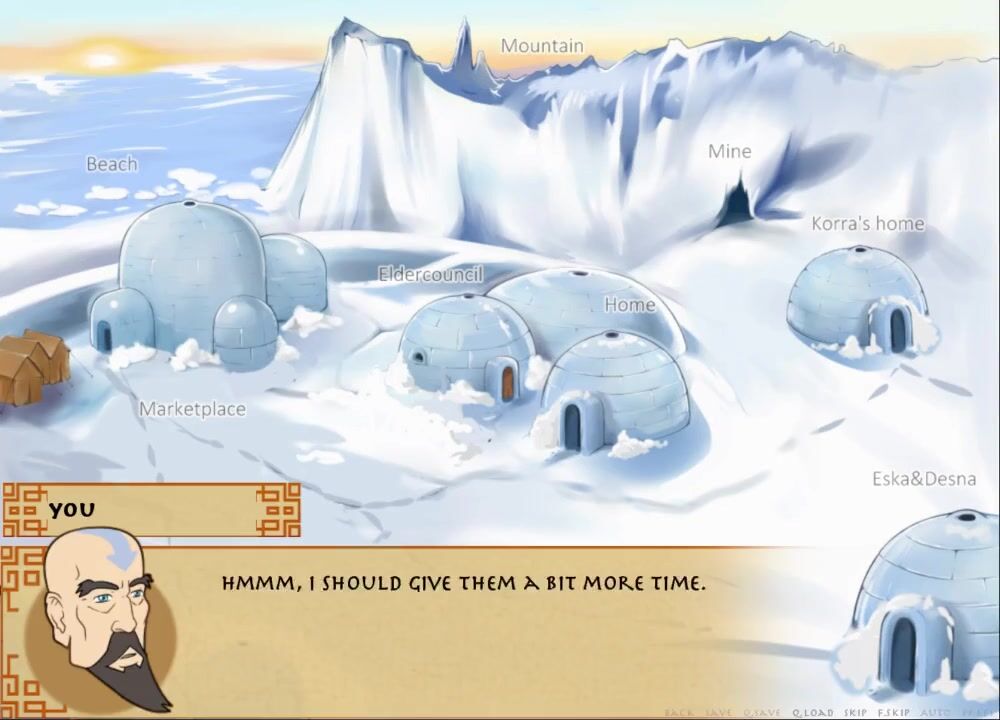
Task: Visit Eska&Desna's igloo label
Action: 923,479
